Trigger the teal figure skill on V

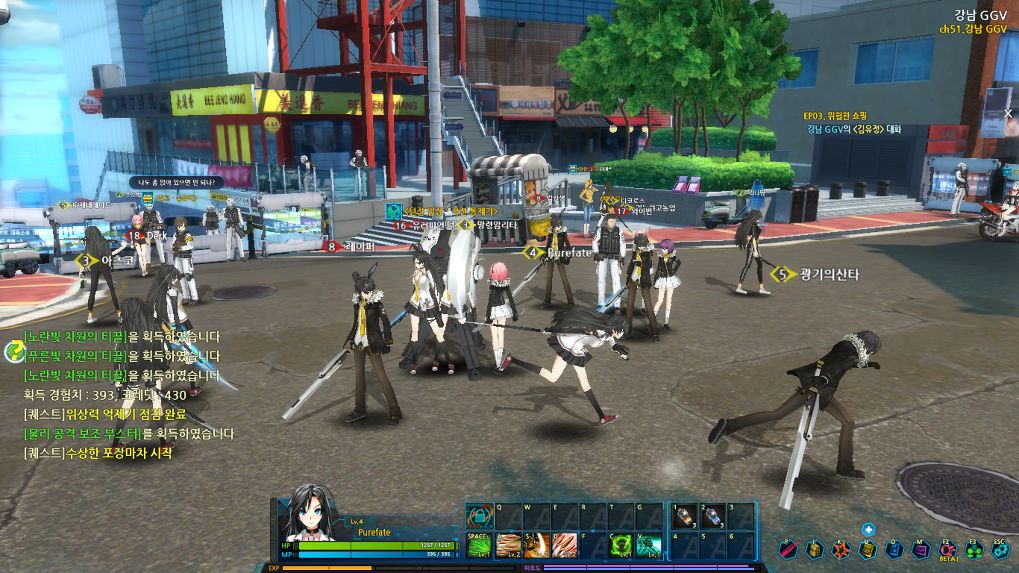648,544
